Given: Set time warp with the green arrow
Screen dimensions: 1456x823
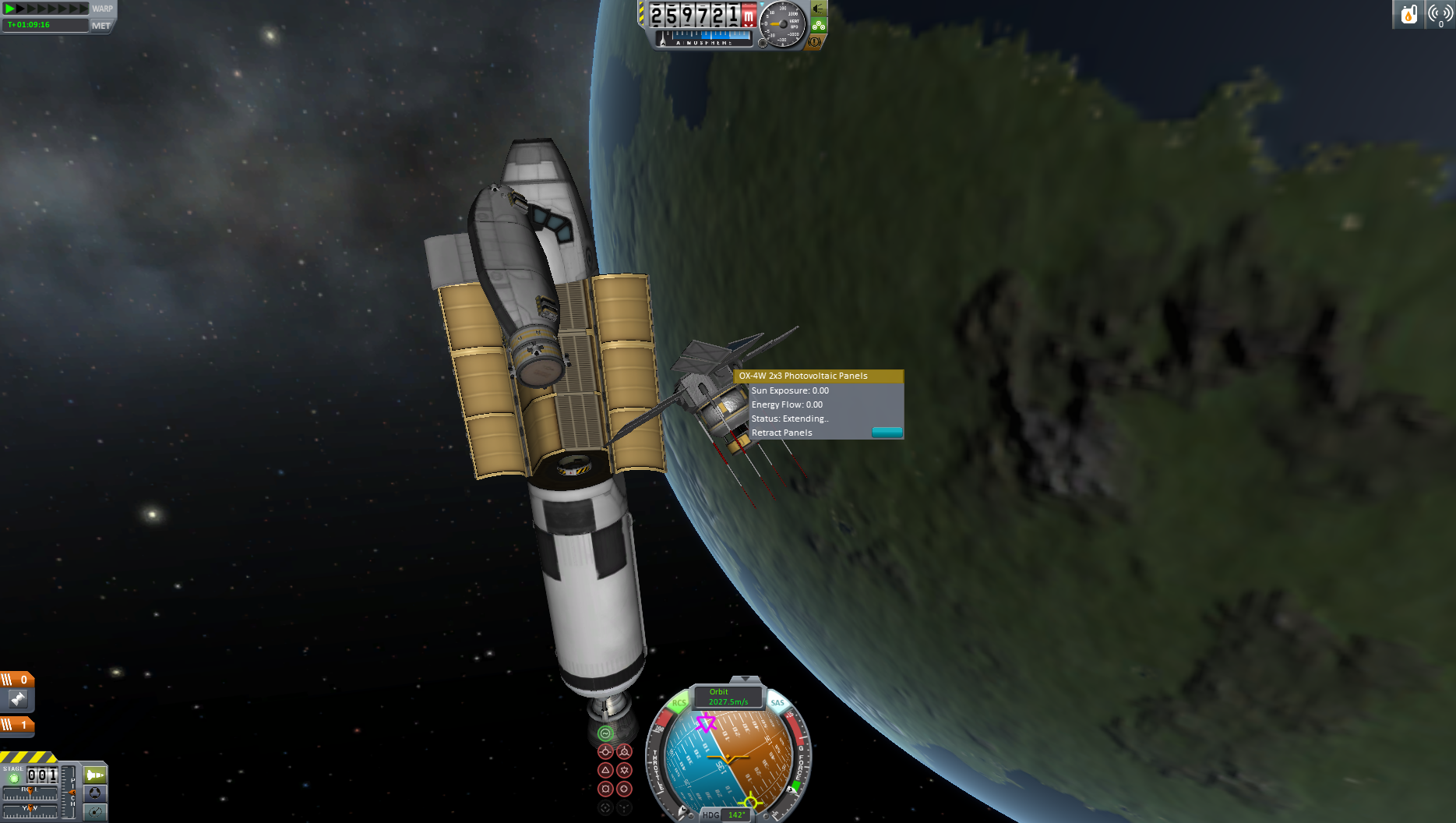Looking at the screenshot, I should (x=10, y=9).
